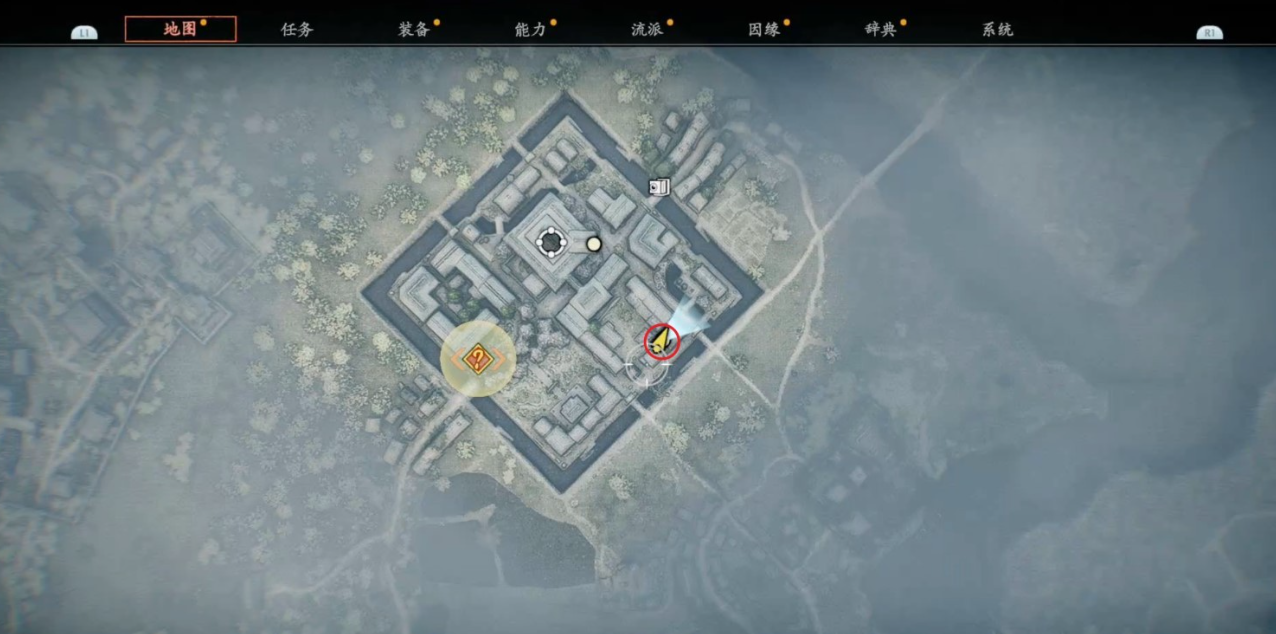Switch to the 任务 tab
The width and height of the screenshot is (1276, 634).
[297, 29]
